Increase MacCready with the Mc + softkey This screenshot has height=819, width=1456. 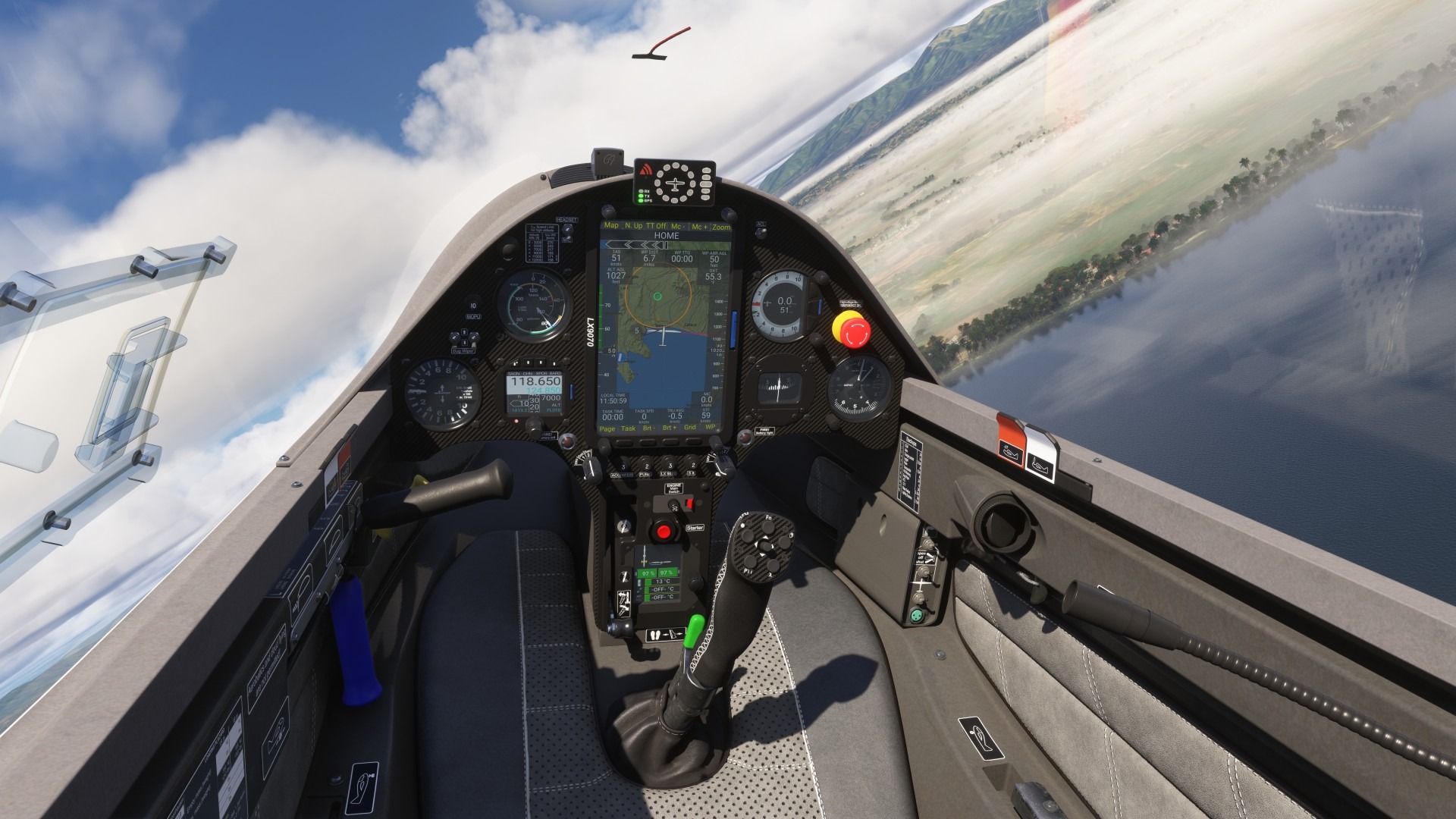(699, 227)
